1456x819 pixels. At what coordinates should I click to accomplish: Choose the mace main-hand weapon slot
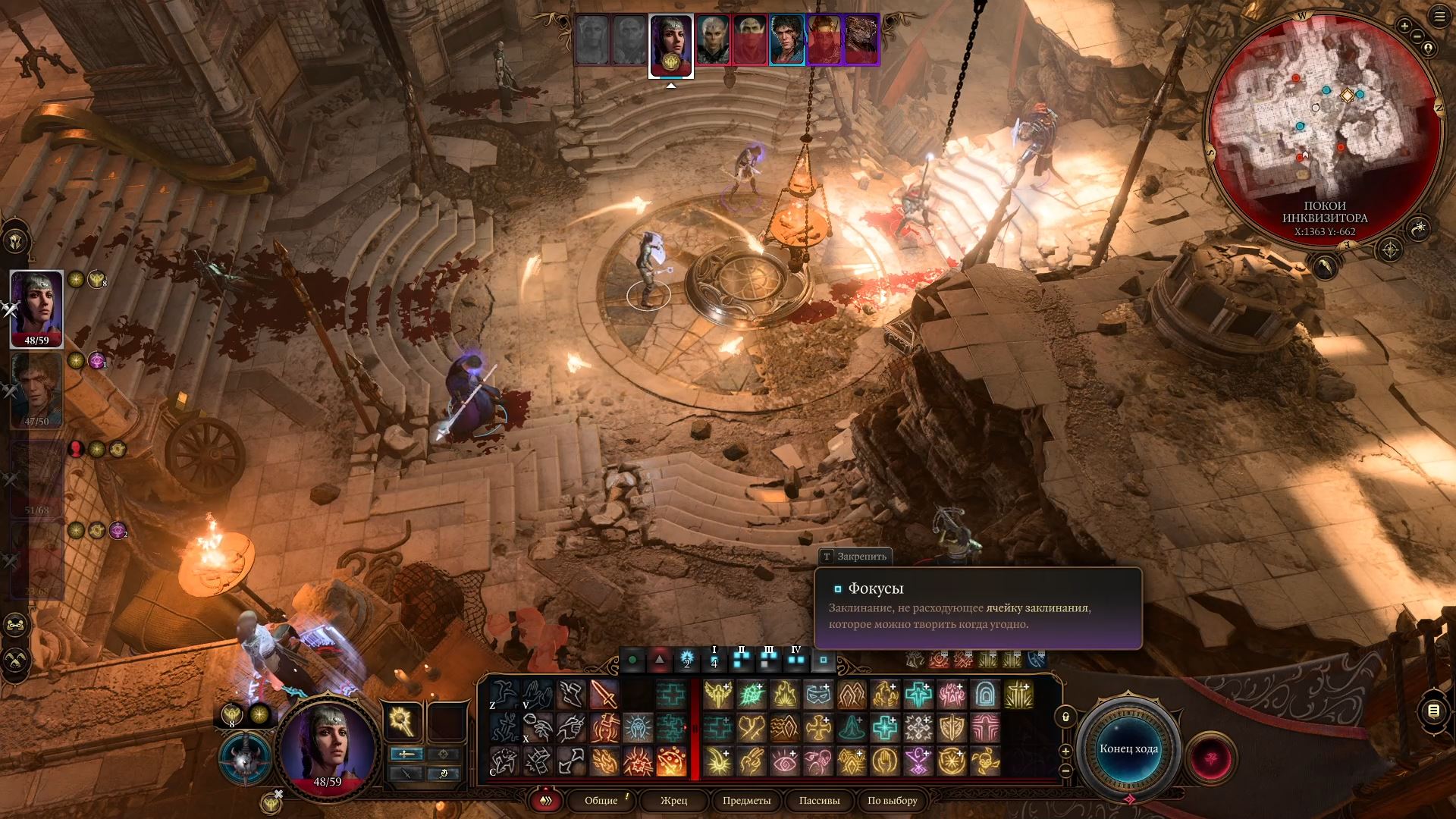(401, 720)
